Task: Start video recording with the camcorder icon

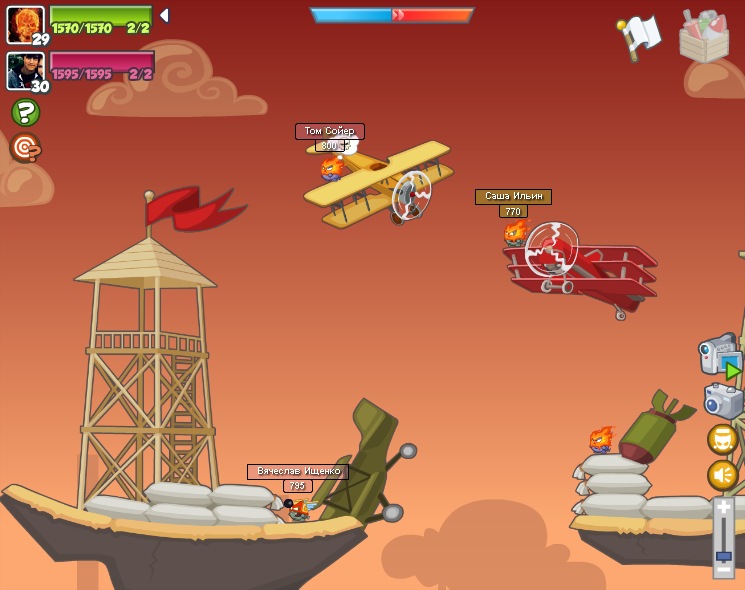Action: [719, 357]
